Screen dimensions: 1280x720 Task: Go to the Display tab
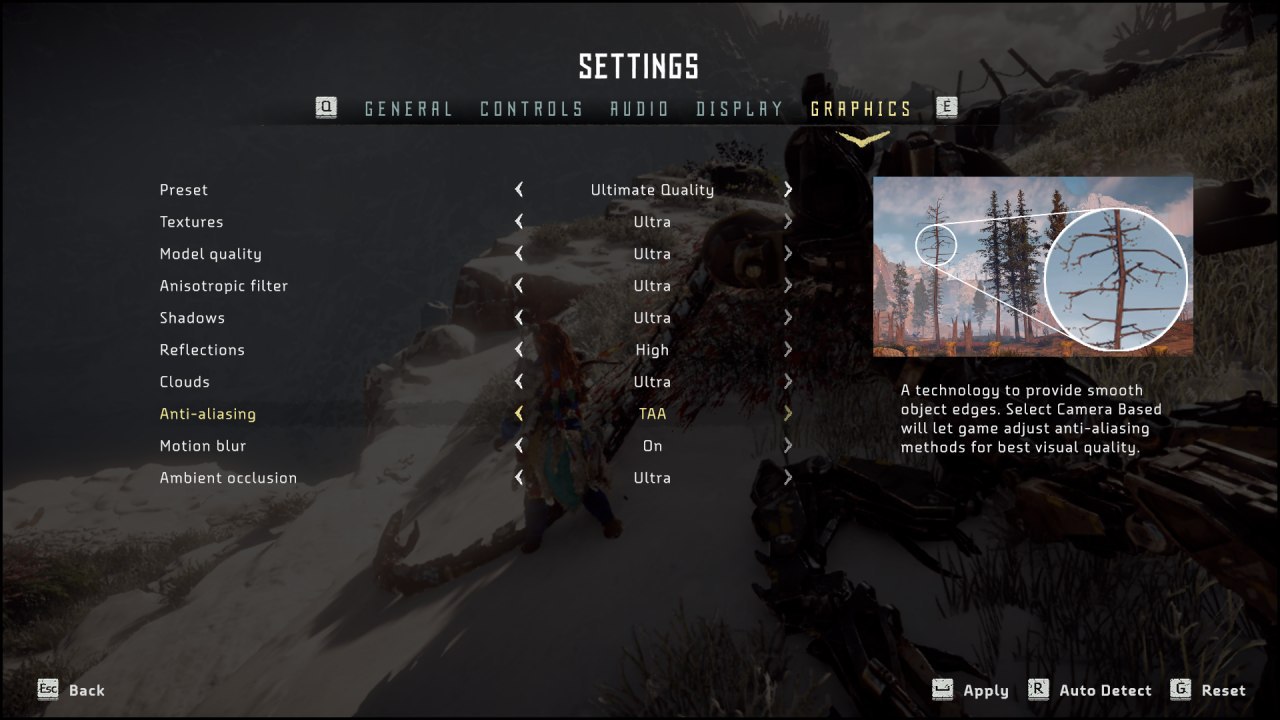(740, 109)
